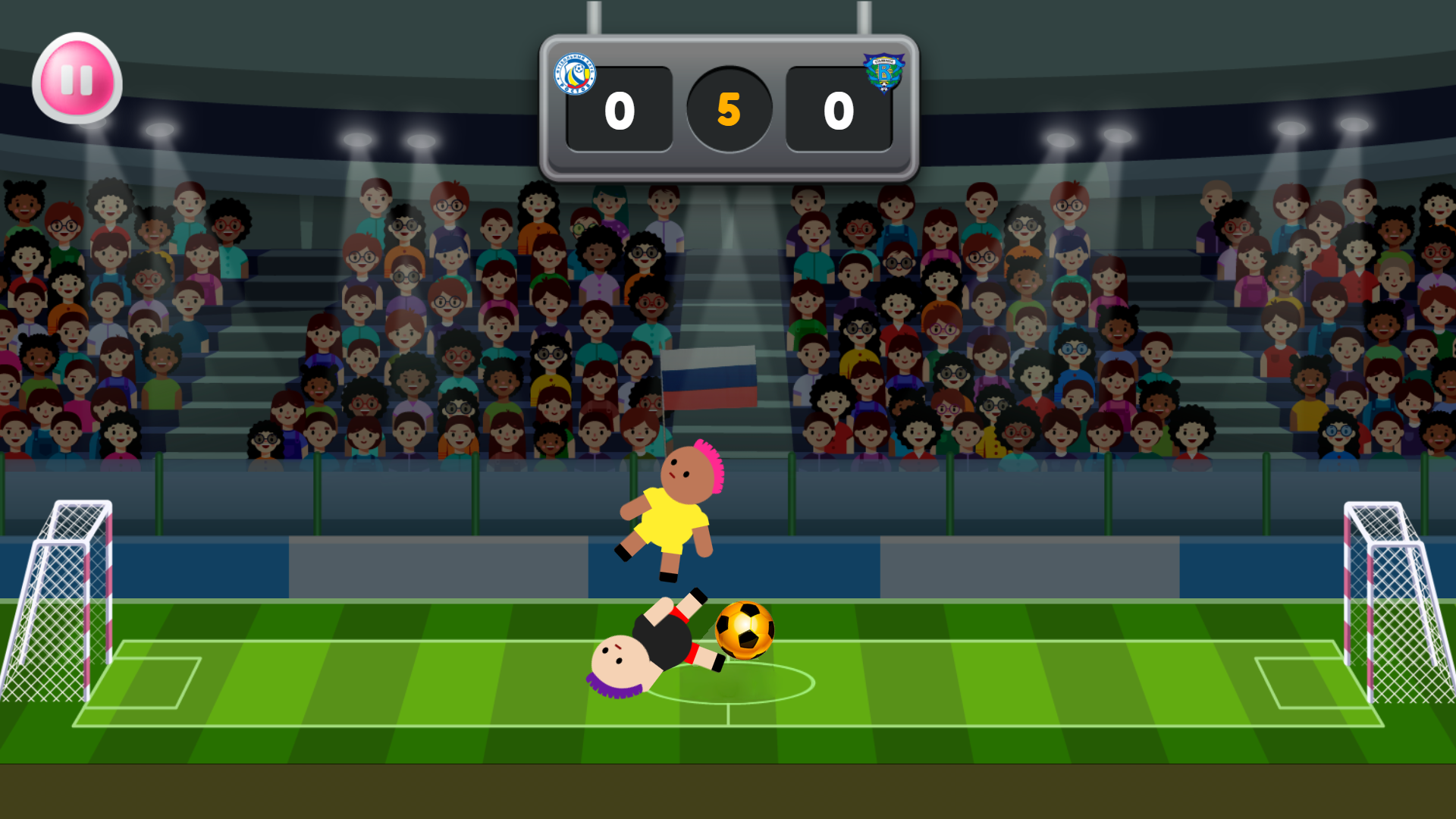Select the FC Rostov club logo
1456x819 pixels.
[x=576, y=72]
